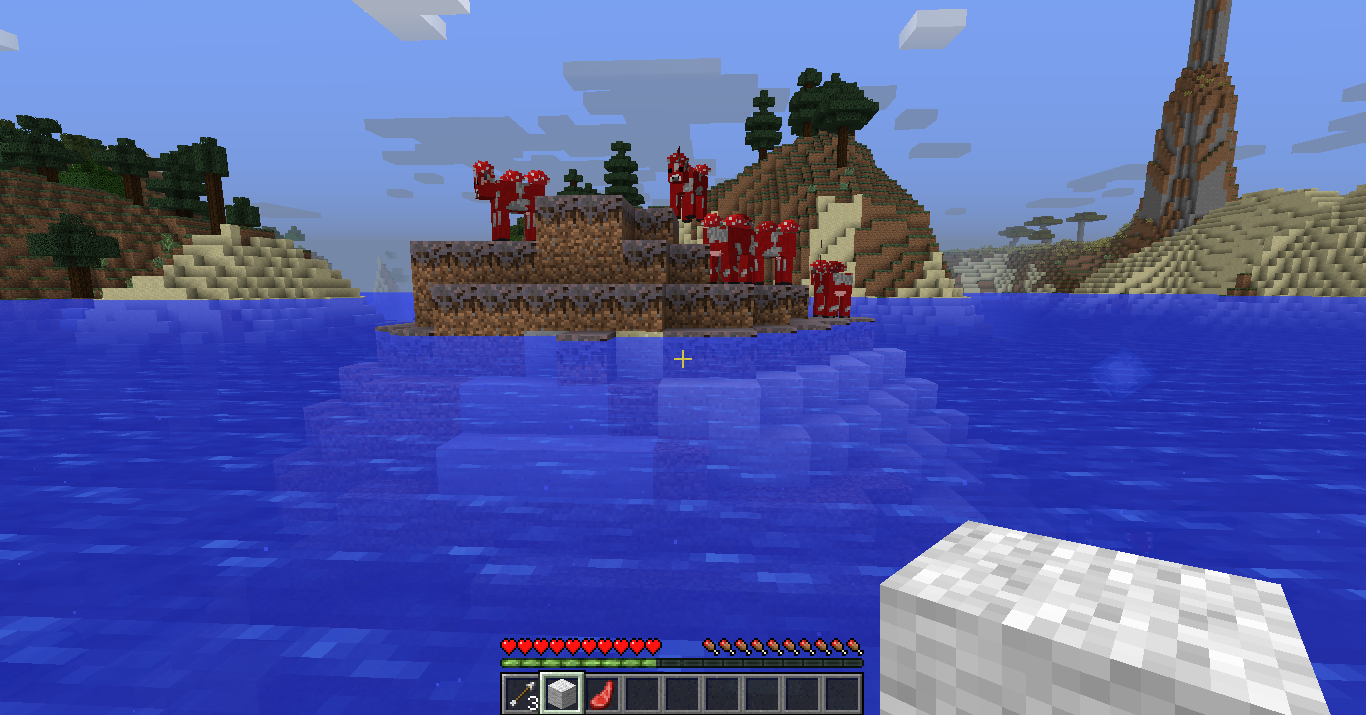Select the arrows hotbar slot
Image resolution: width=1366 pixels, height=715 pixels.
coord(521,693)
